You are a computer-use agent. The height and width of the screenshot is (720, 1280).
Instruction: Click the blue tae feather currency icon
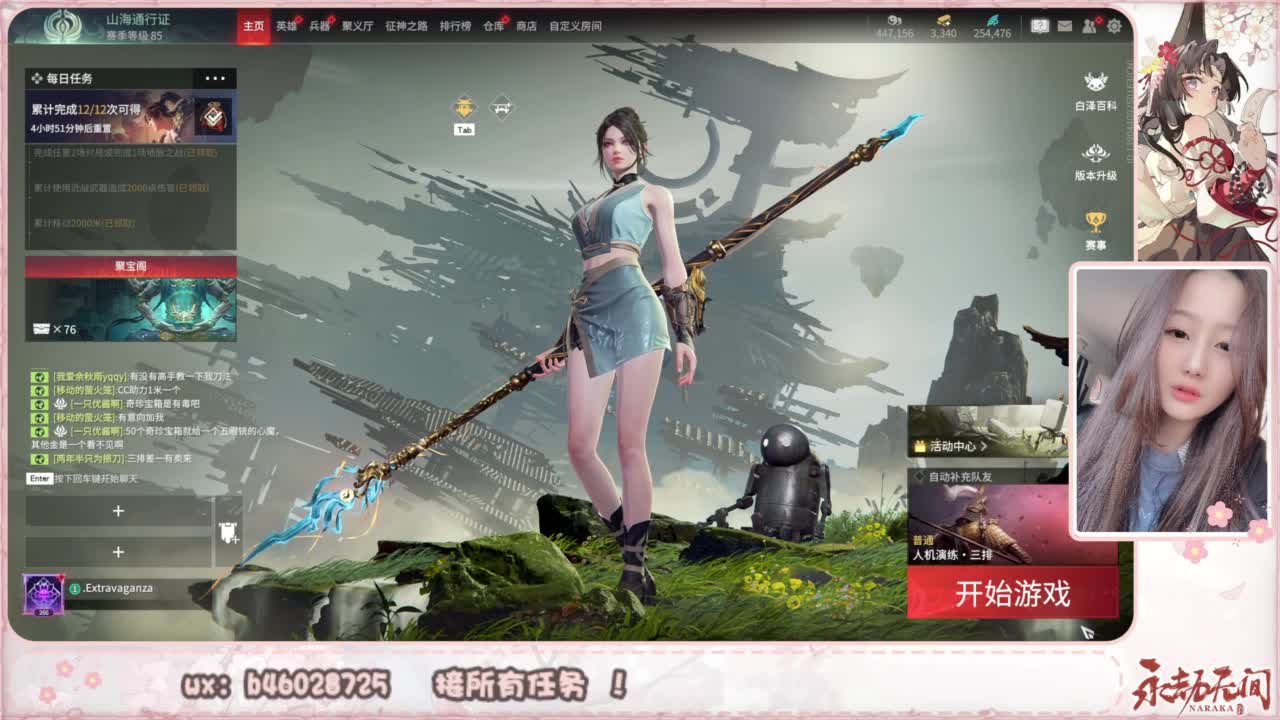994,20
